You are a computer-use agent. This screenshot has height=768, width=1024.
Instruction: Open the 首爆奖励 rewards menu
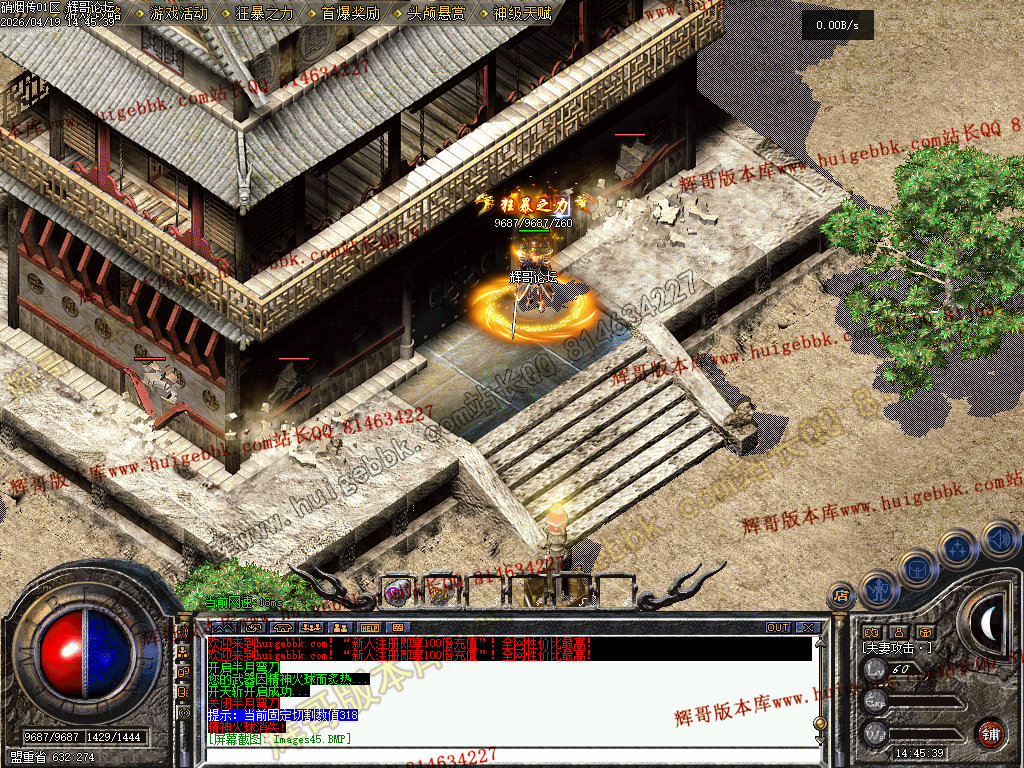tap(351, 13)
